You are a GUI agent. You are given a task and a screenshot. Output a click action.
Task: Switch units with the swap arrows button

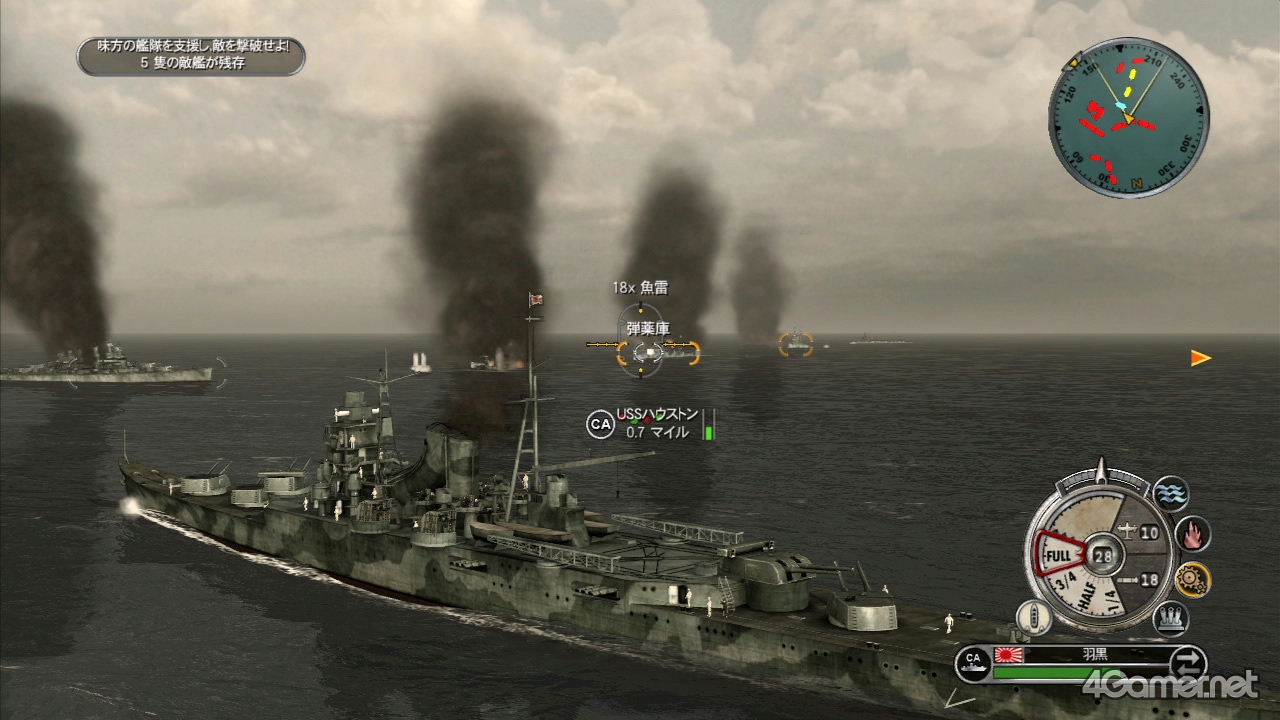coord(1187,663)
